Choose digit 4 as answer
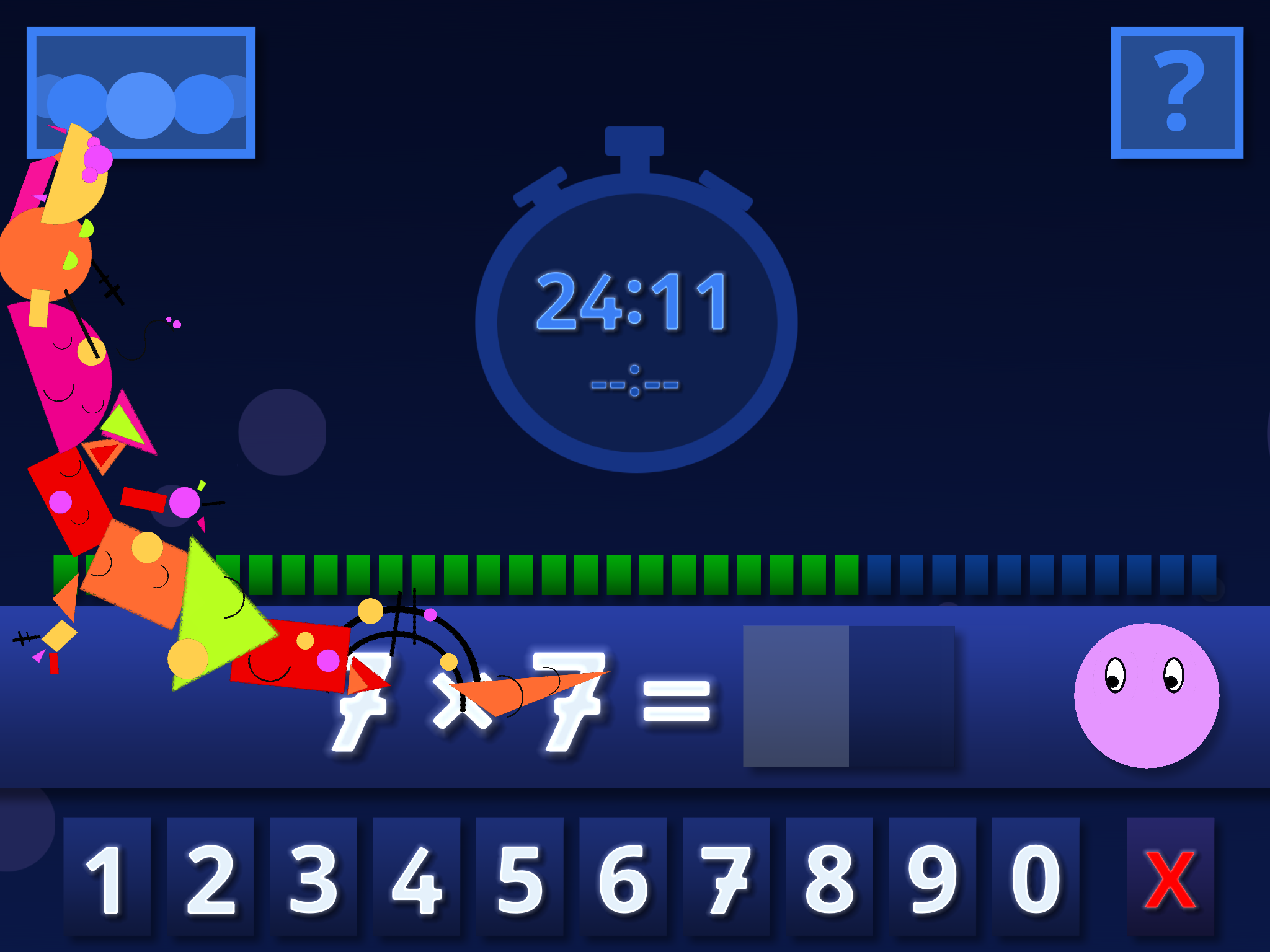Image resolution: width=1270 pixels, height=952 pixels. tap(417, 876)
